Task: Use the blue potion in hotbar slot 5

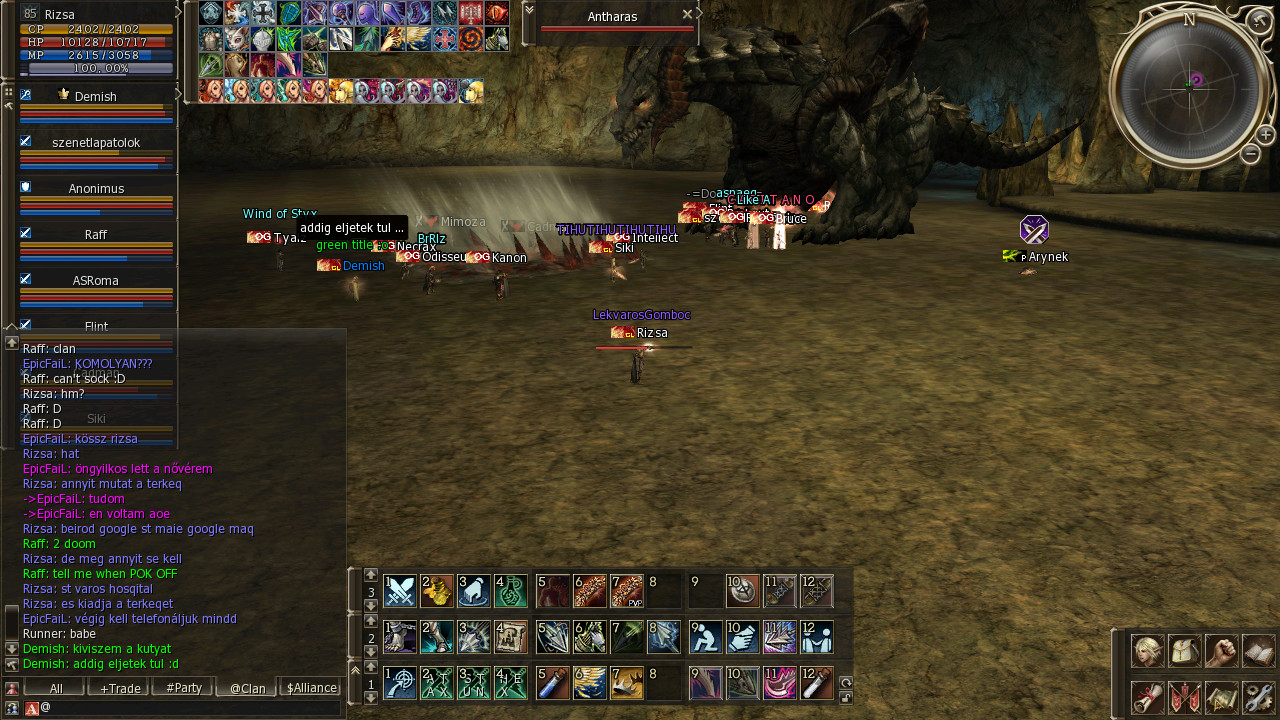Action: (553, 683)
